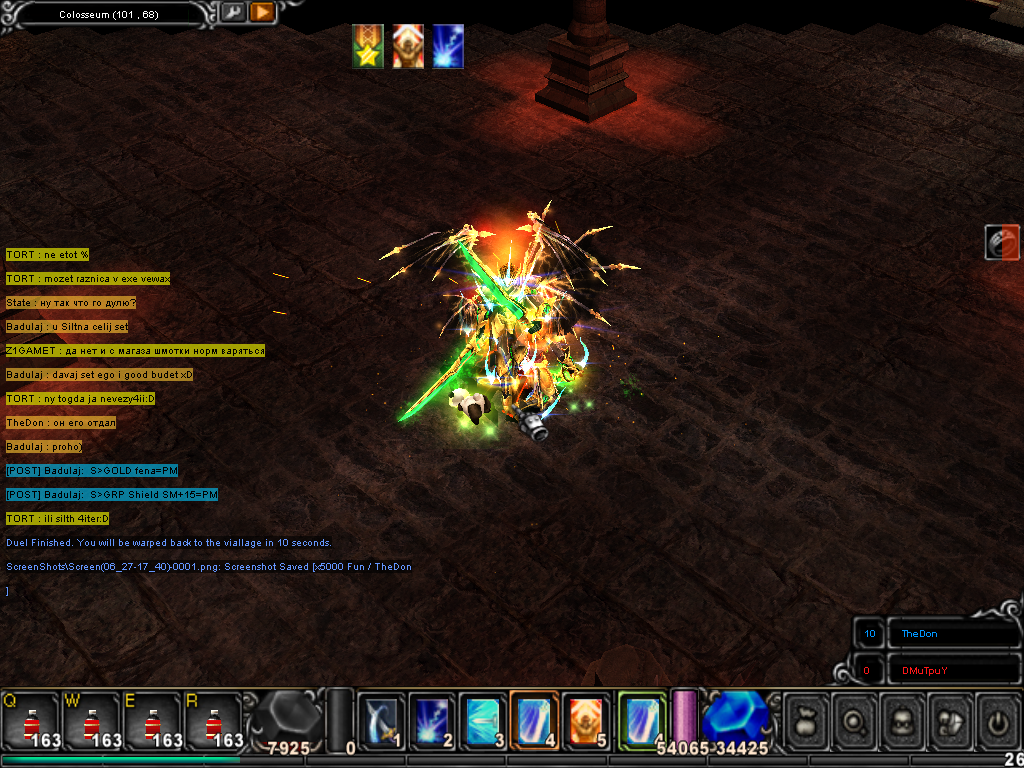Select the green-bordered active skill slot
The image size is (1024, 768).
[641, 719]
